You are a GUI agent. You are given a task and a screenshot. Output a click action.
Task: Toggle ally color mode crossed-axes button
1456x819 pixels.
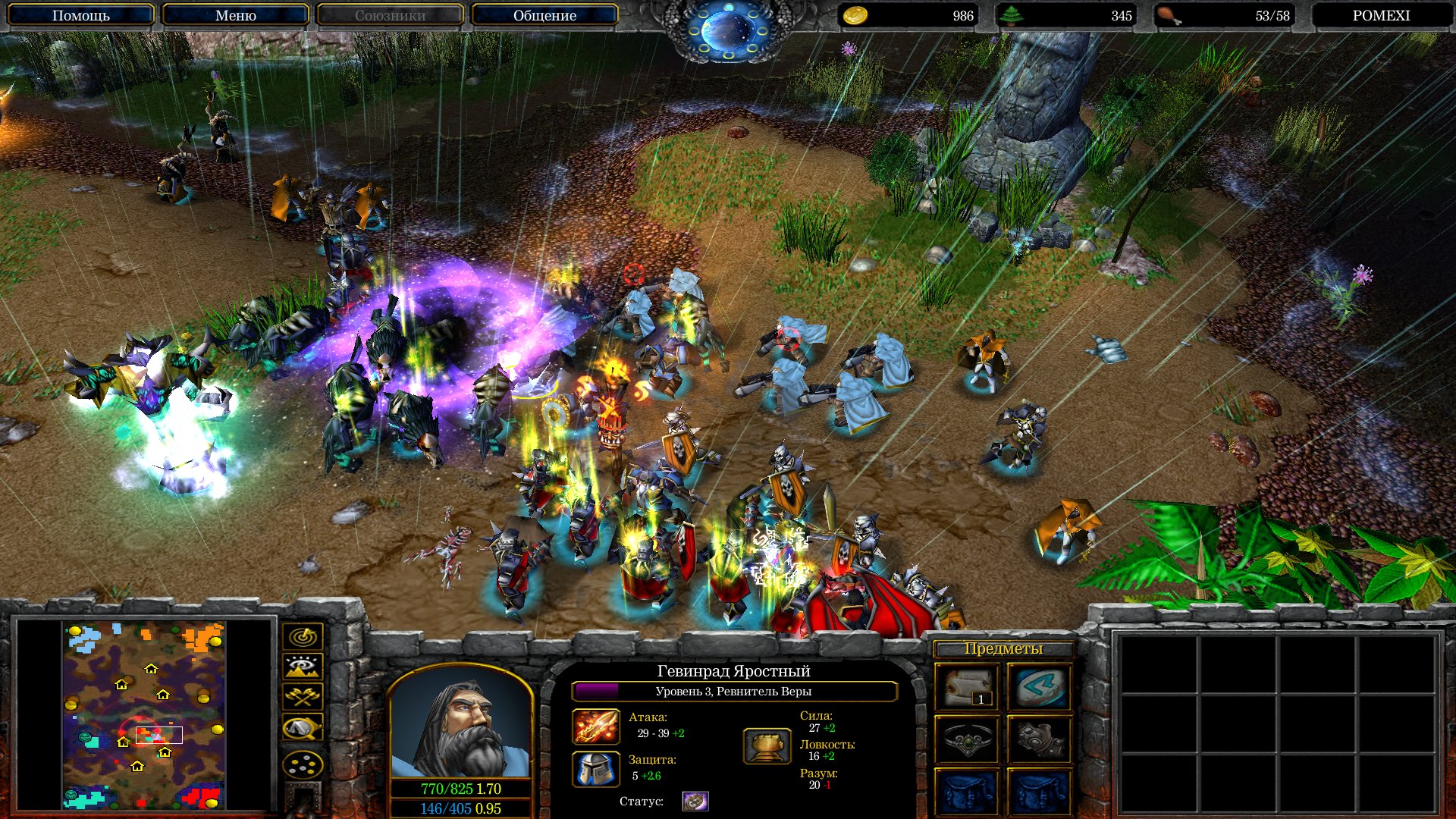(303, 696)
